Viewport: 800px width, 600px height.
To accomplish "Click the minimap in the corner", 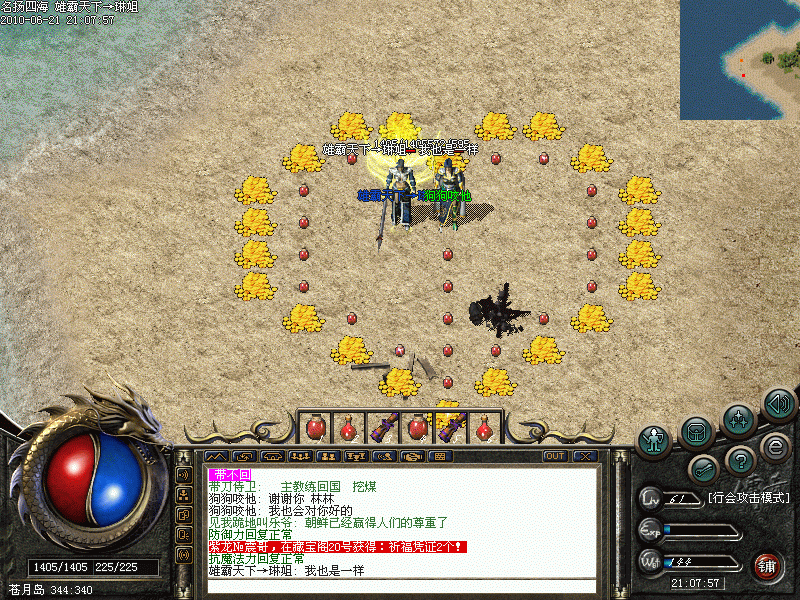I will [740, 60].
